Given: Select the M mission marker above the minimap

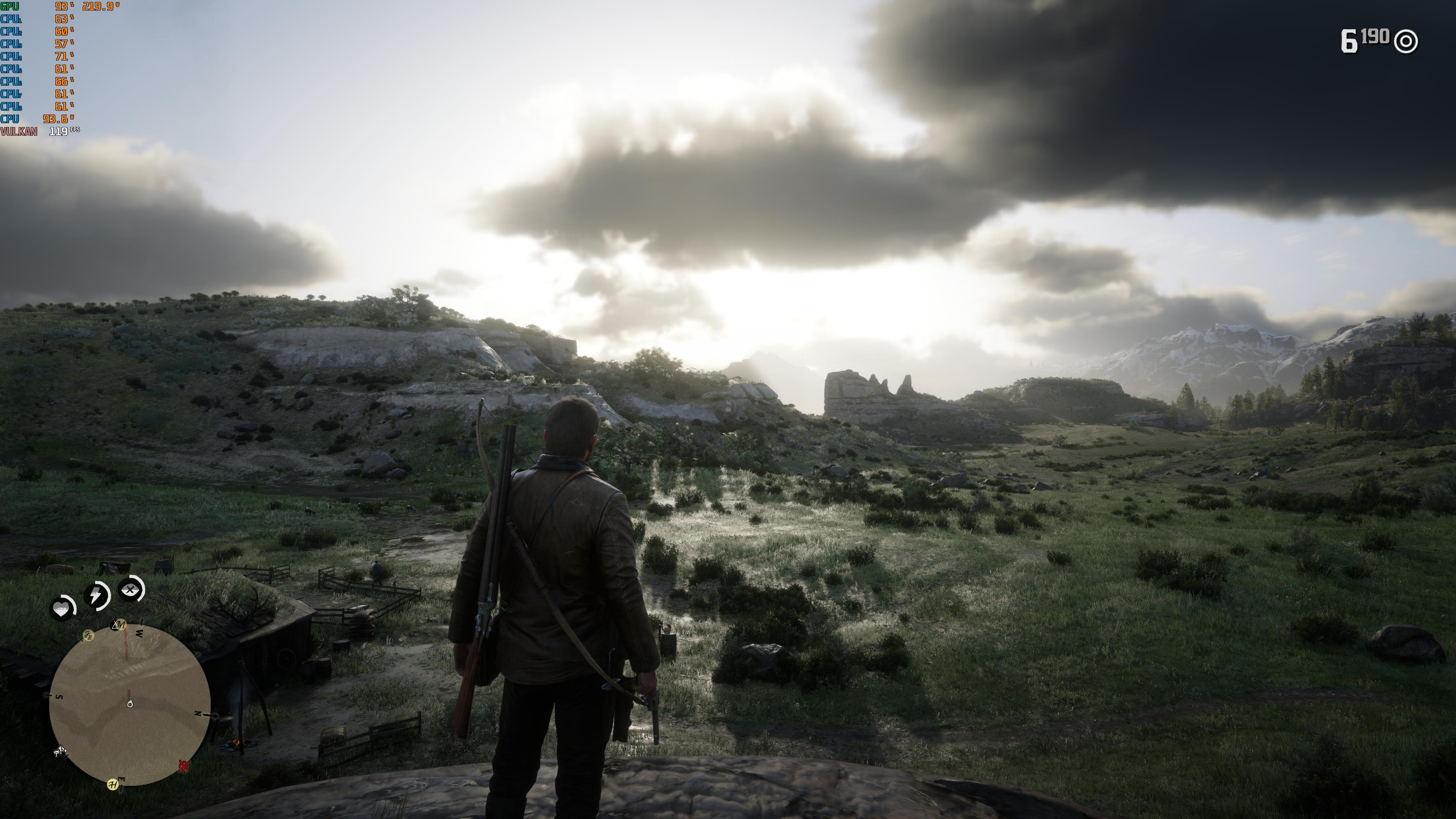Looking at the screenshot, I should pos(120,625).
